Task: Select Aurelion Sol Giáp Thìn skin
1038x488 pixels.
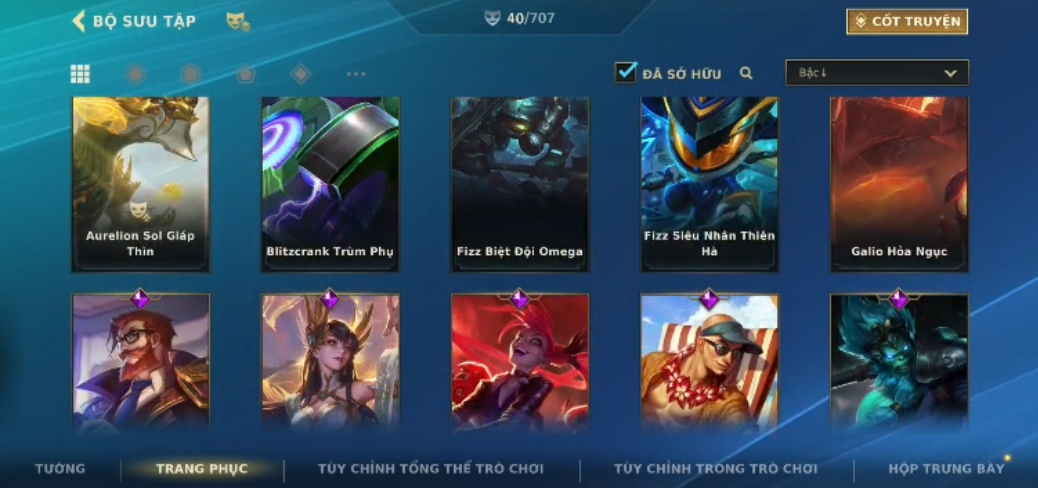Action: tap(140, 184)
